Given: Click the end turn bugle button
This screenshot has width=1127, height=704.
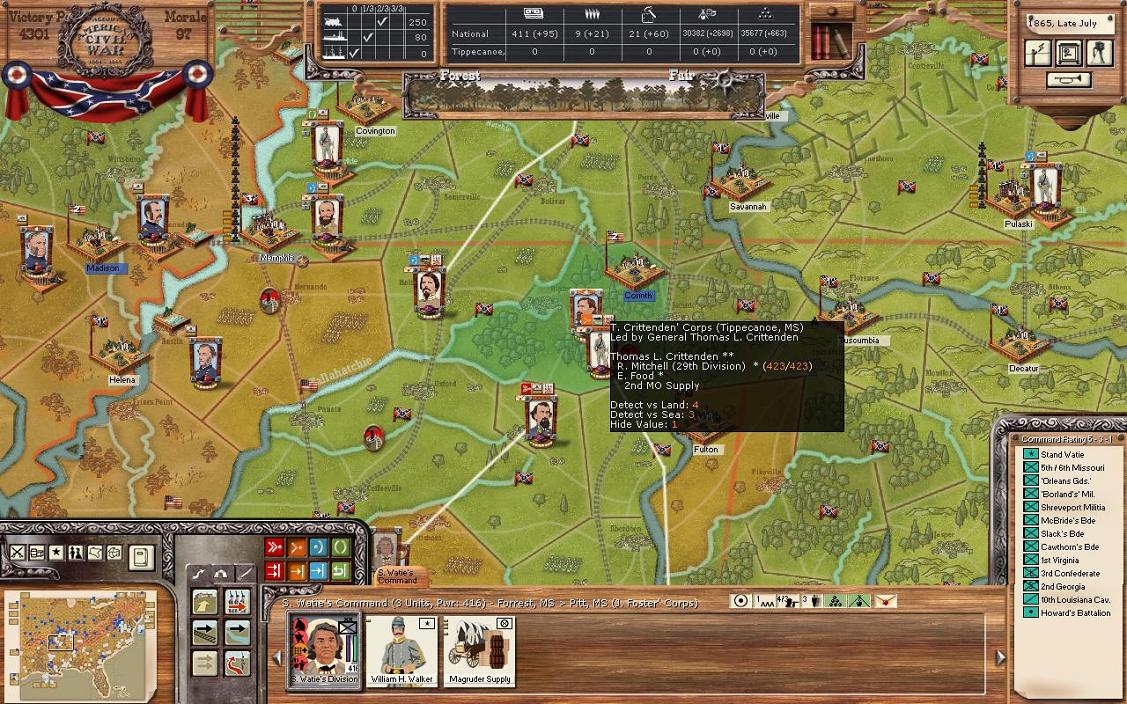Looking at the screenshot, I should pyautogui.click(x=1068, y=80).
